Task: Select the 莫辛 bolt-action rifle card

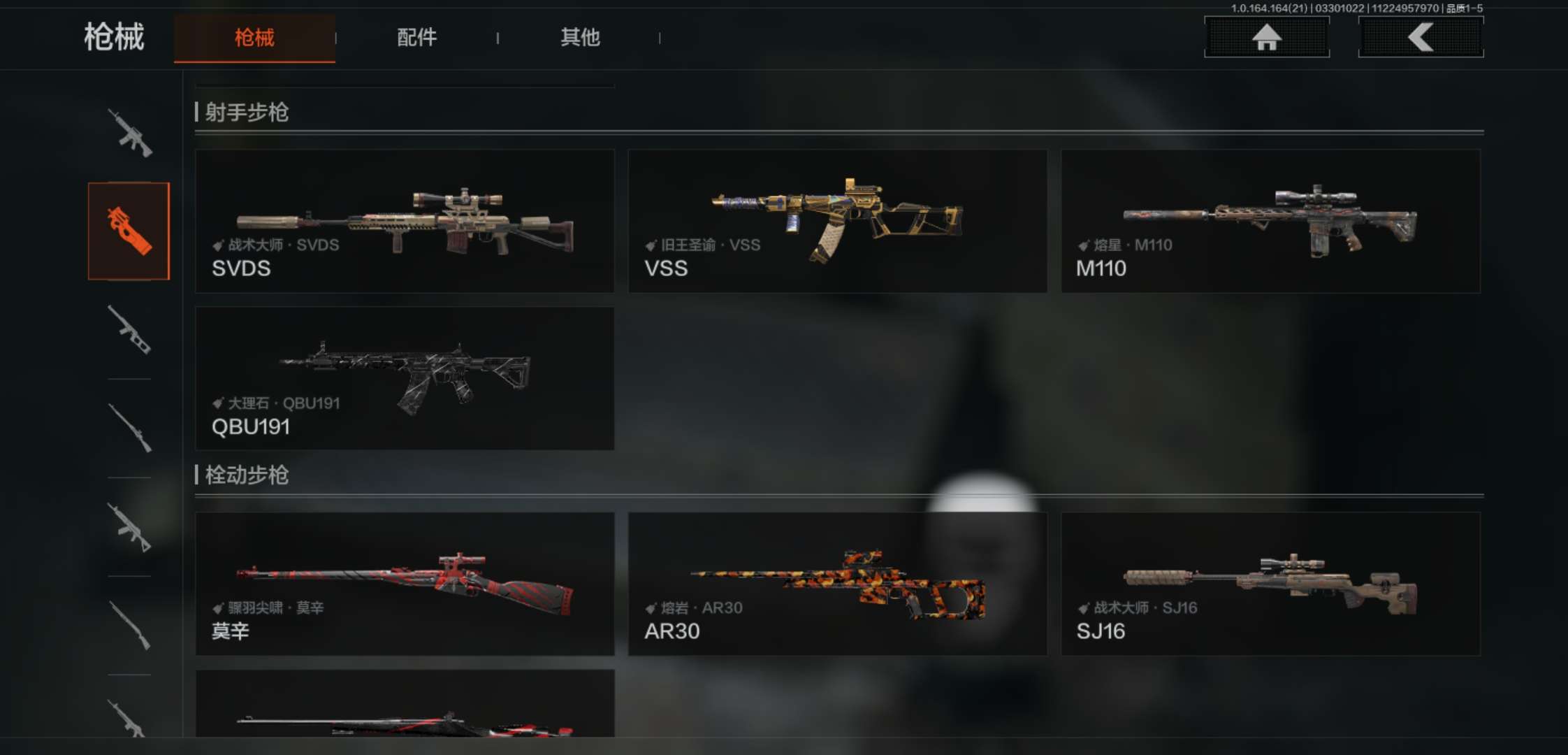Action: click(x=405, y=584)
